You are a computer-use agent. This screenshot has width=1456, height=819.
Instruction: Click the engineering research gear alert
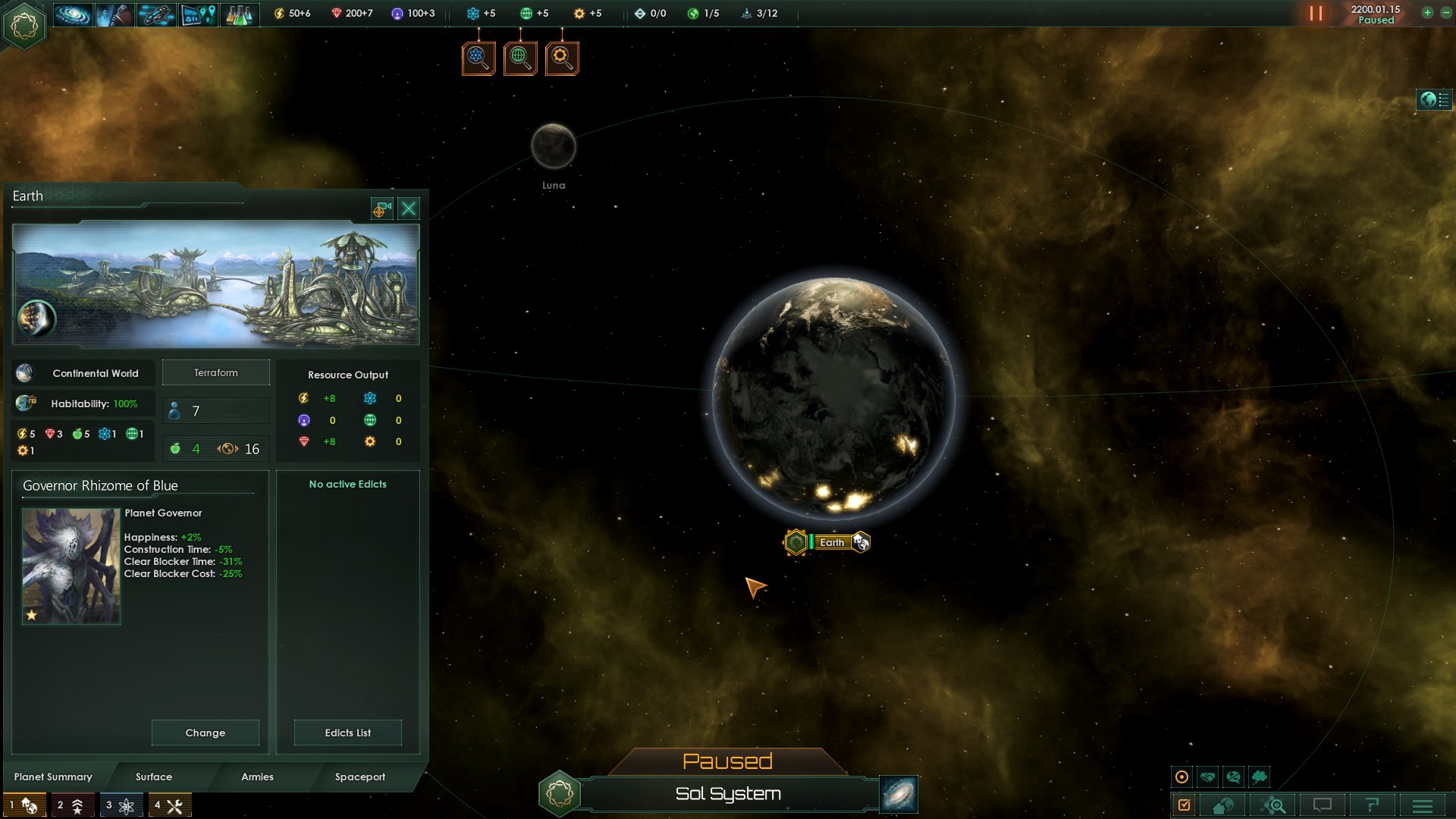[562, 58]
